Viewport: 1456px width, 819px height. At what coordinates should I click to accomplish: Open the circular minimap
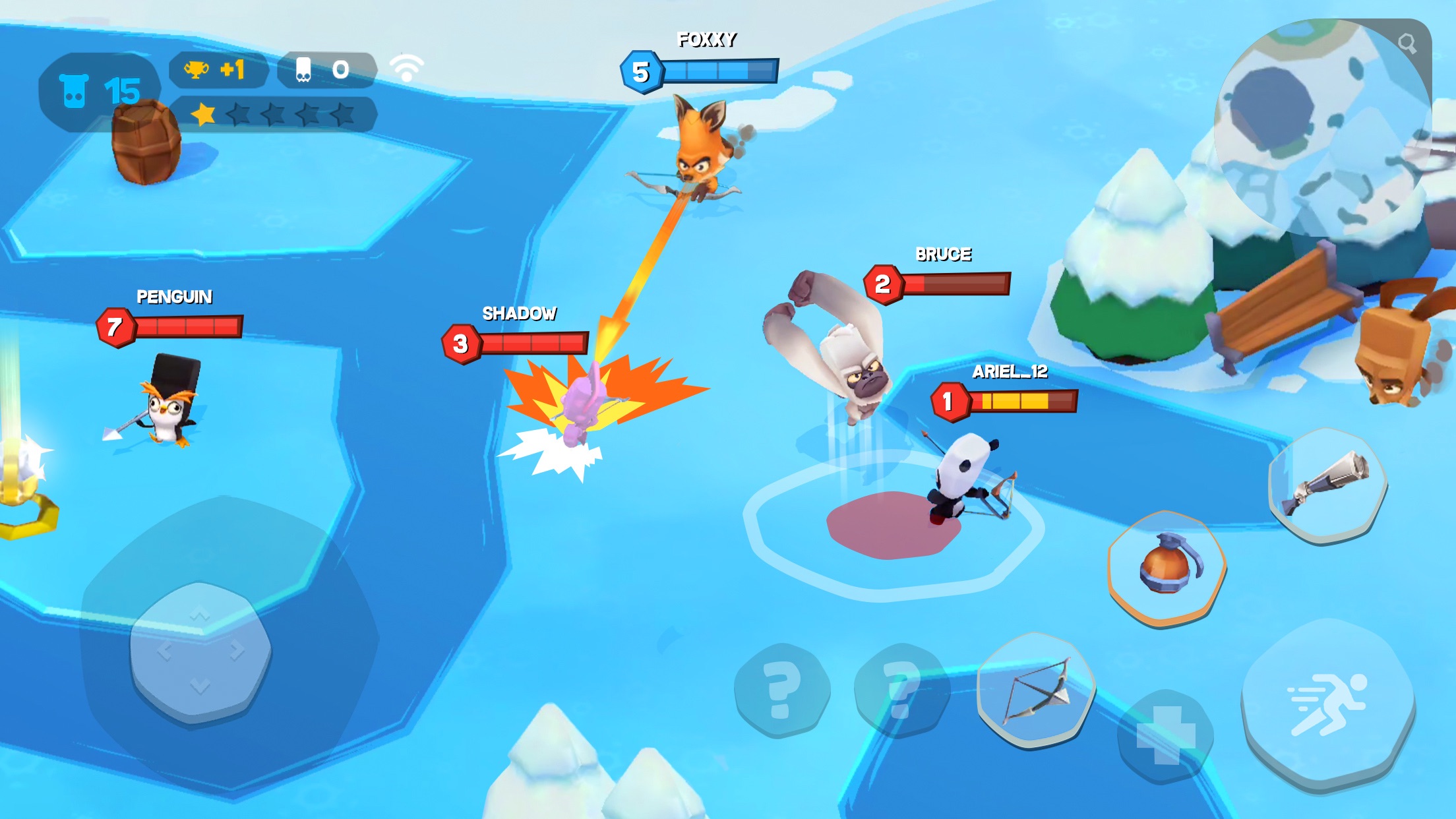pos(1321,128)
